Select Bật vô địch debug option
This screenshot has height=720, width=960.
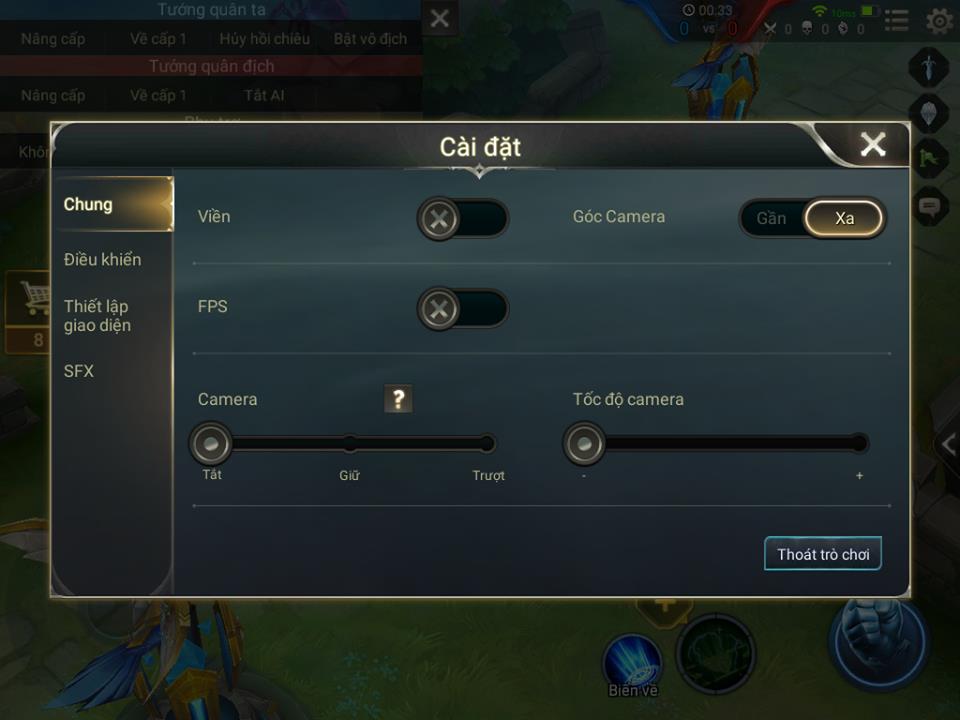370,39
